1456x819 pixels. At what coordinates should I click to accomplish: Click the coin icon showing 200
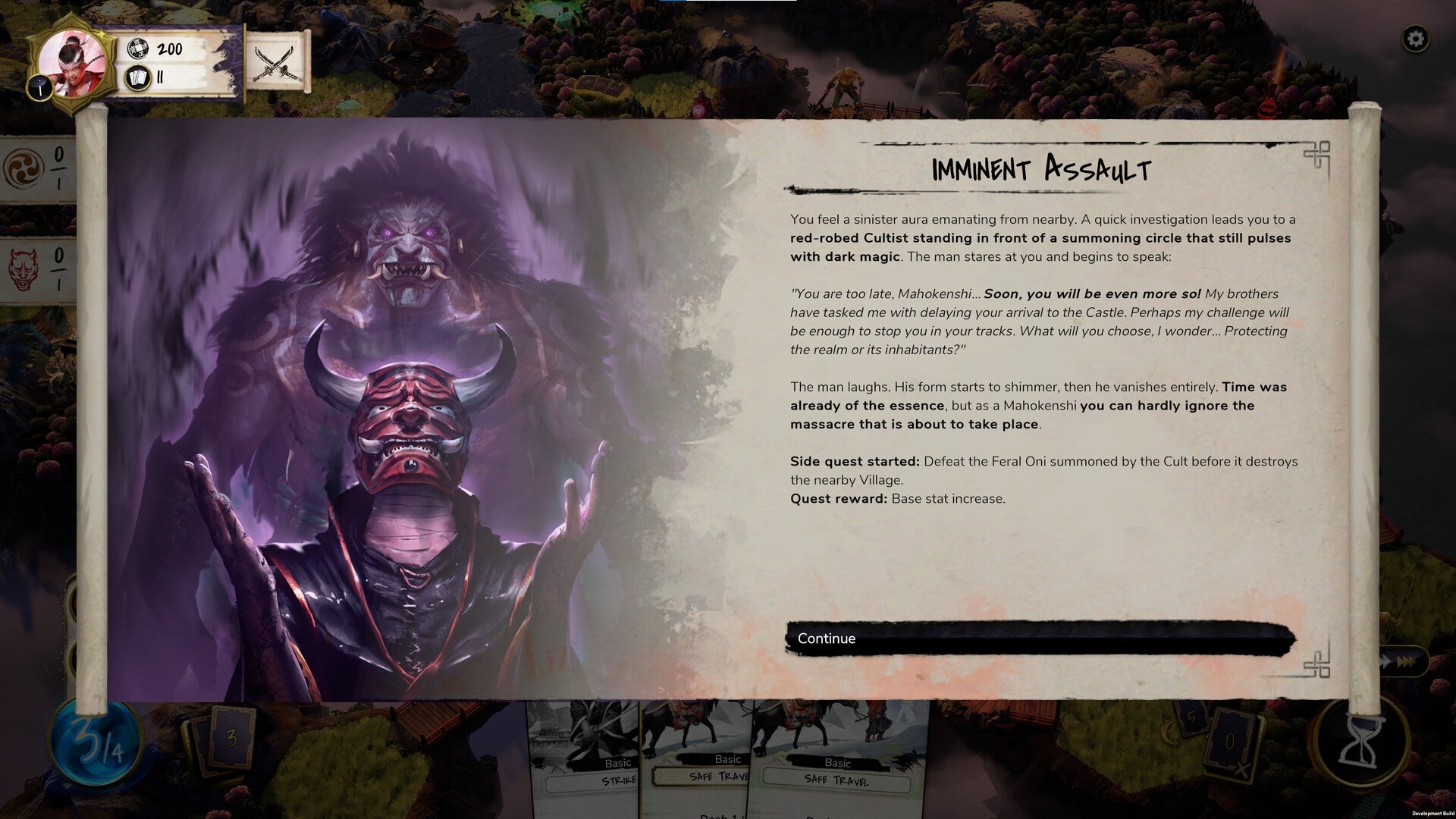[x=137, y=49]
